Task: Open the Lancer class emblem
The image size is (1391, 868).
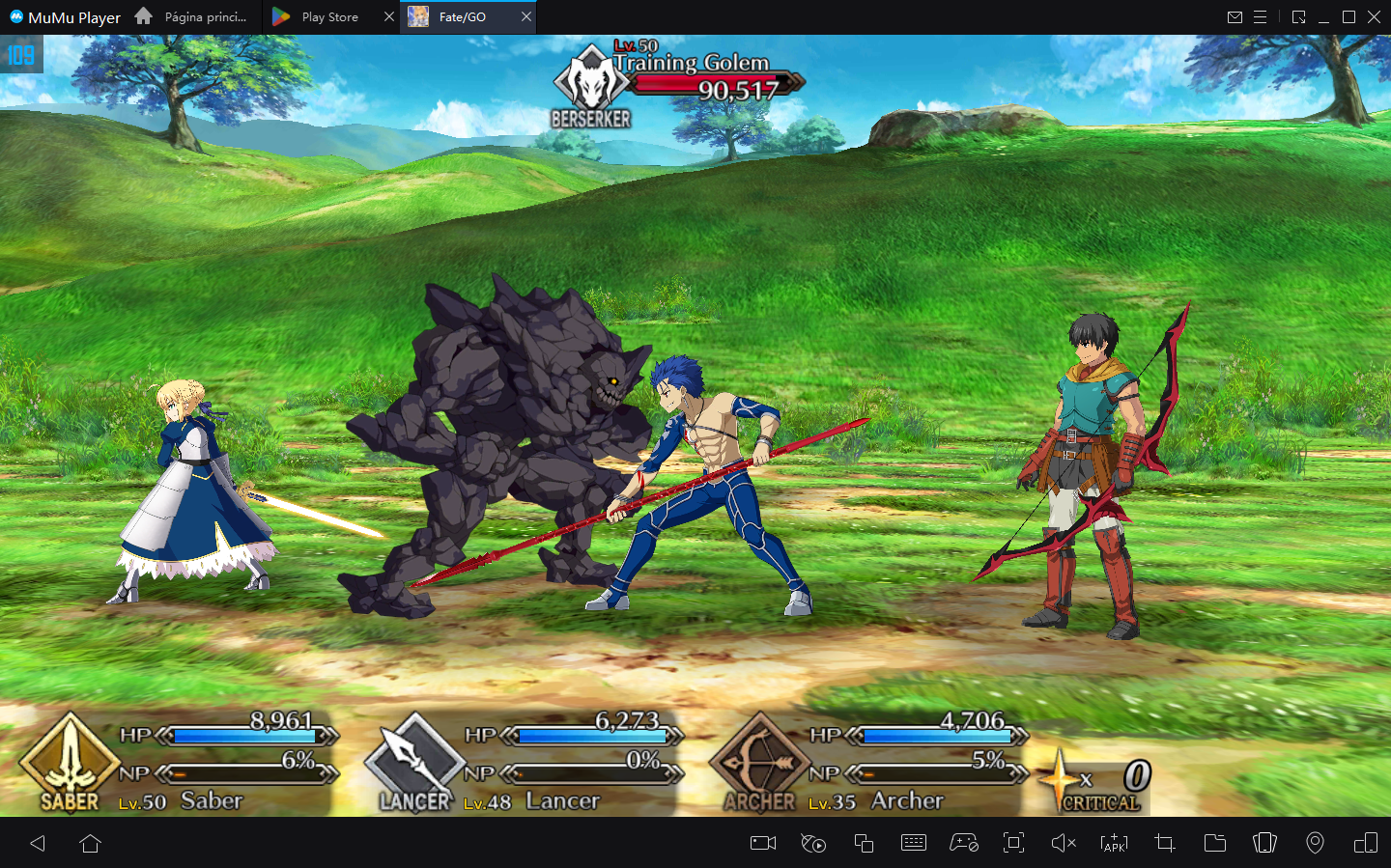Action: pos(413,762)
